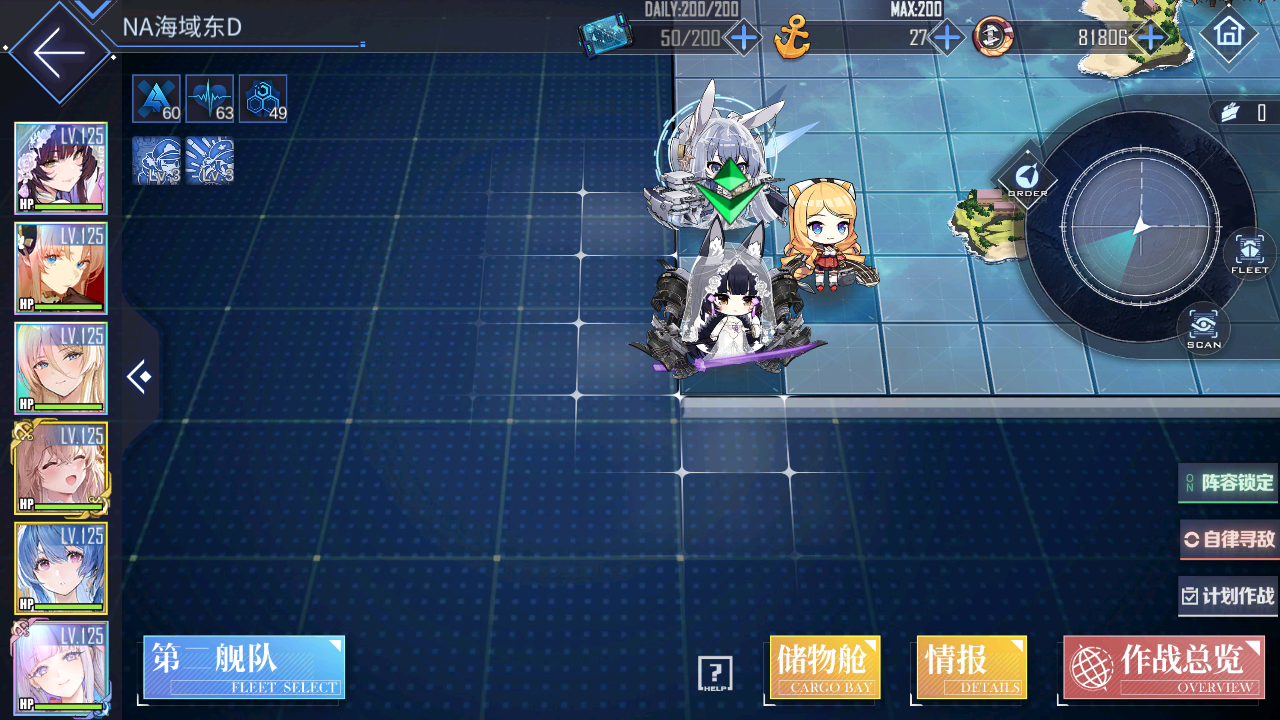Toggle 阵容锁定 formation lock

(x=1229, y=483)
